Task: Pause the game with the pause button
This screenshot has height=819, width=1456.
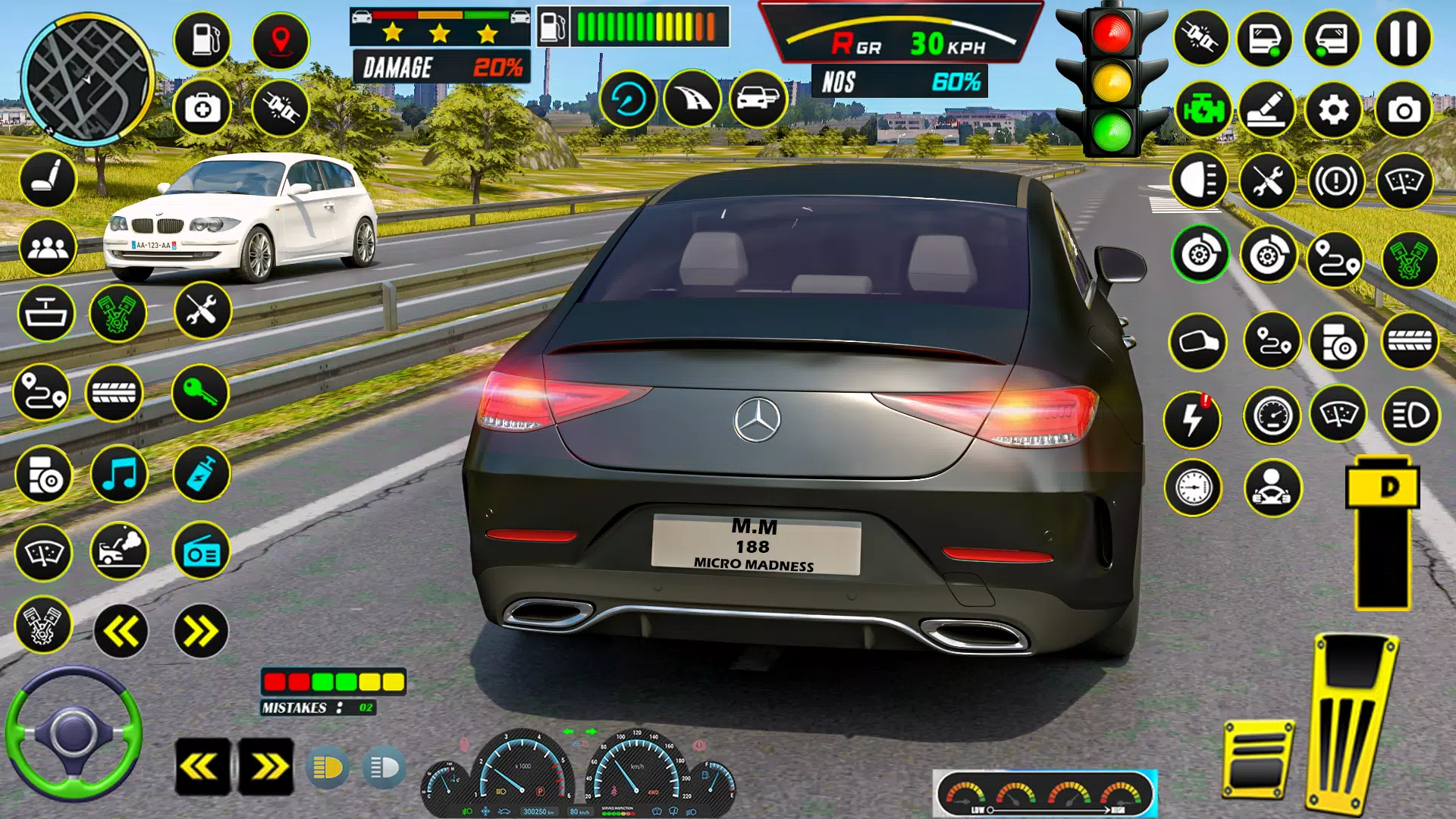Action: click(x=1403, y=39)
